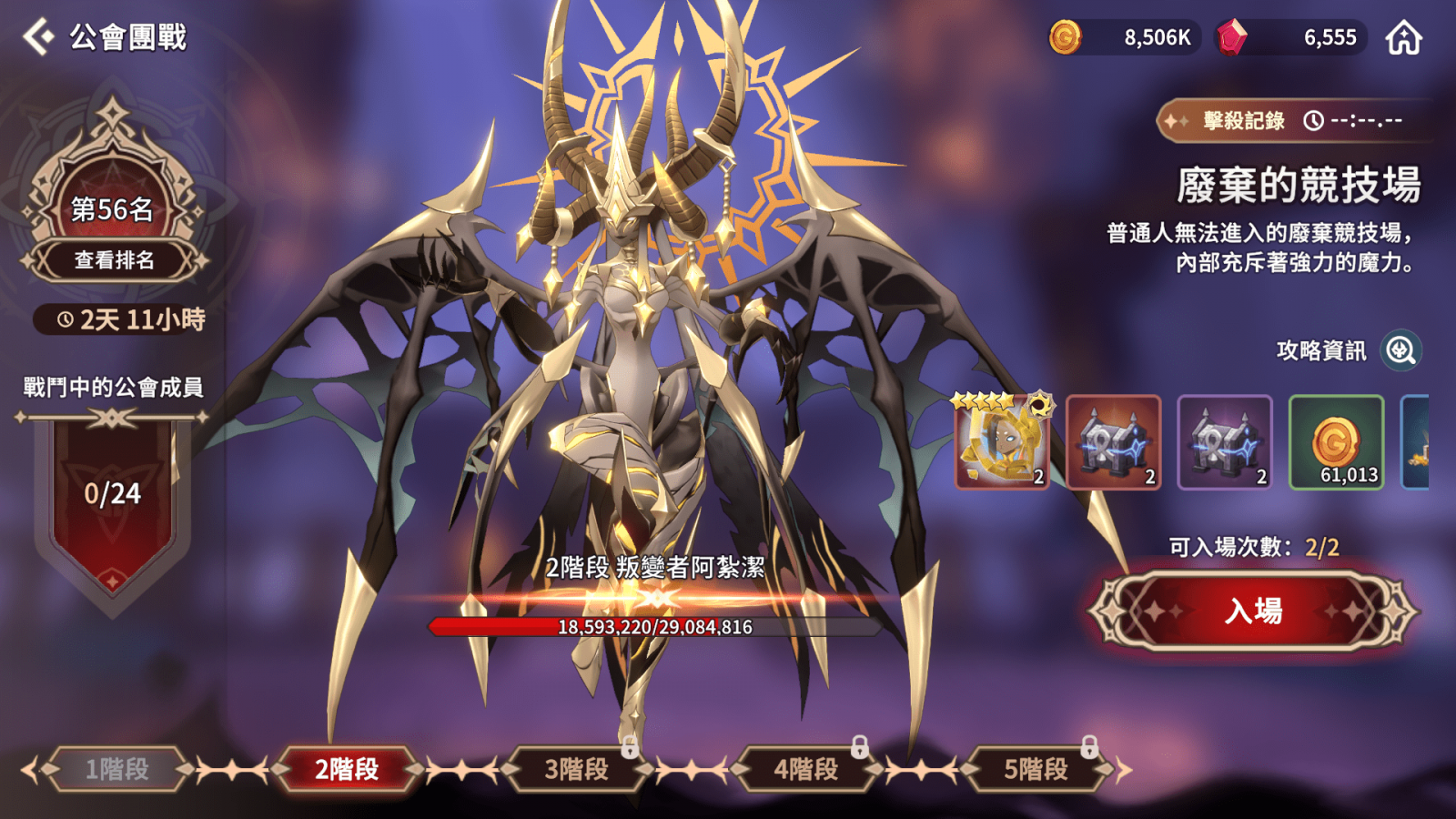
Task: Enter the raid with the 入場 button
Action: pos(1253,611)
